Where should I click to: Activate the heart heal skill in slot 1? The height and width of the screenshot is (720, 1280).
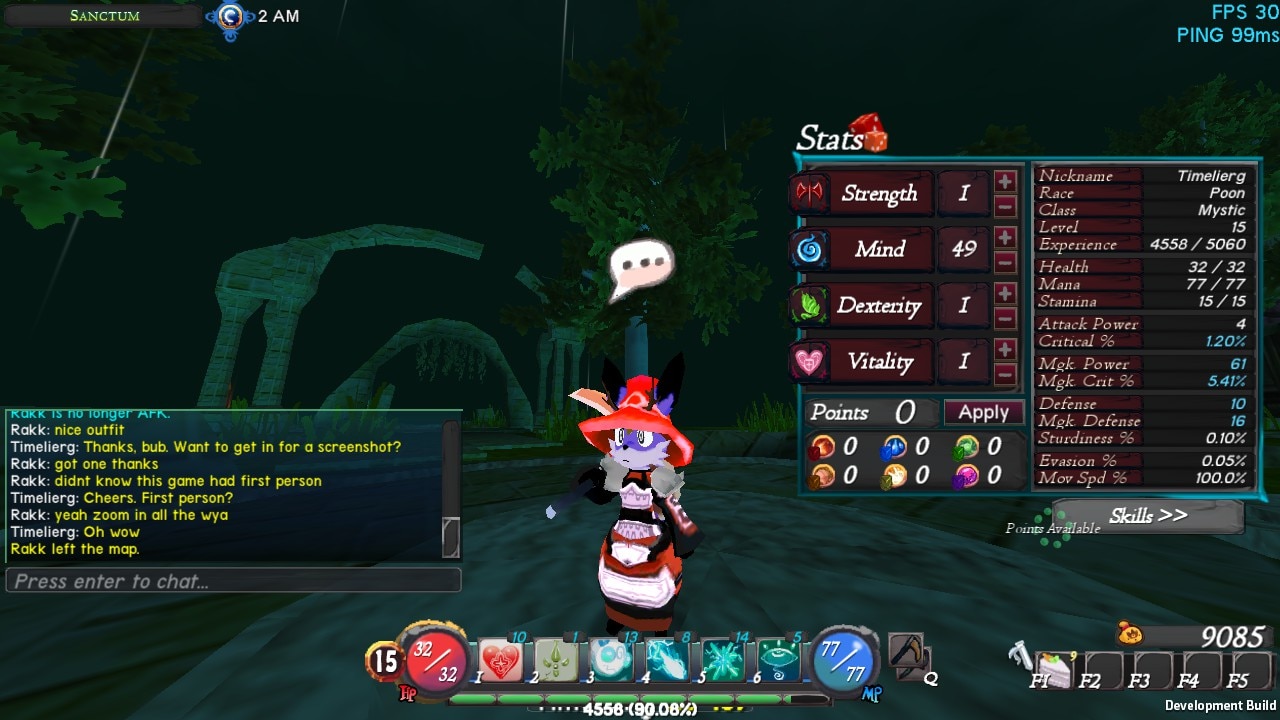[x=500, y=661]
